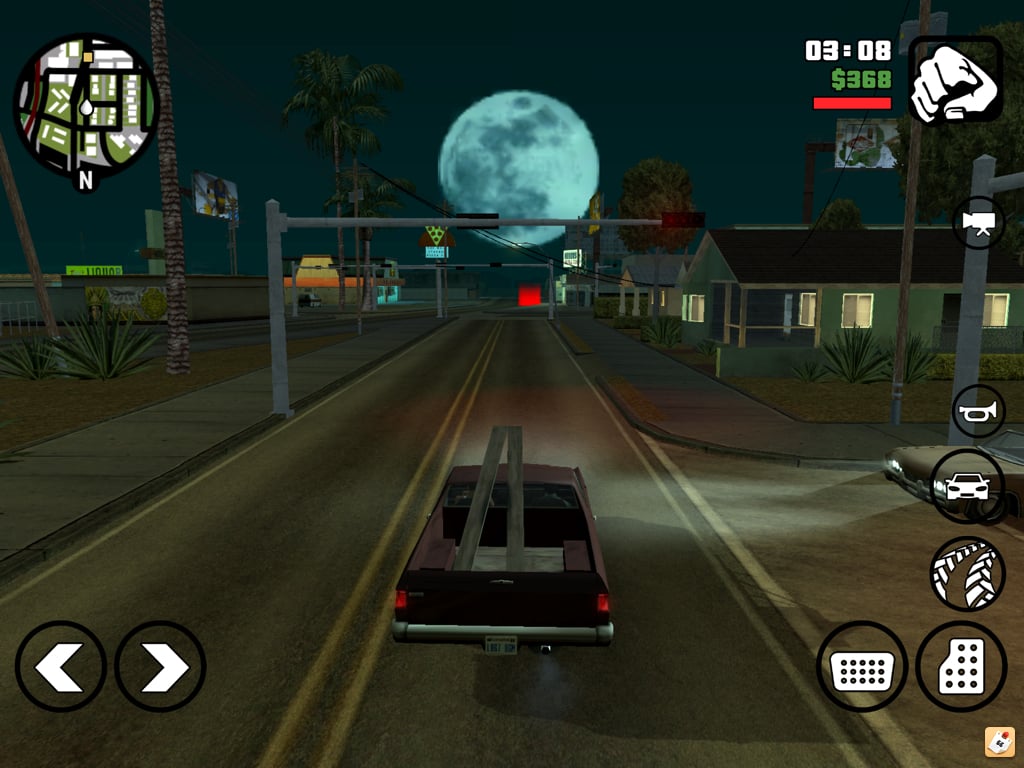Tap the fist weapon icon
Screen dimensions: 1024x768
pyautogui.click(x=955, y=80)
